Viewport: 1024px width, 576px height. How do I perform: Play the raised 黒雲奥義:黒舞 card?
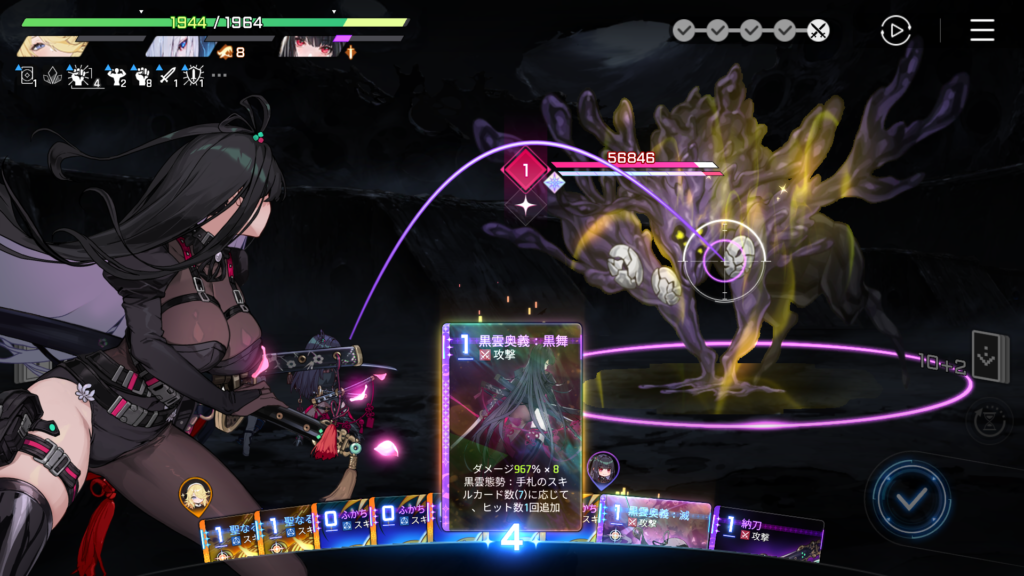coord(511,420)
